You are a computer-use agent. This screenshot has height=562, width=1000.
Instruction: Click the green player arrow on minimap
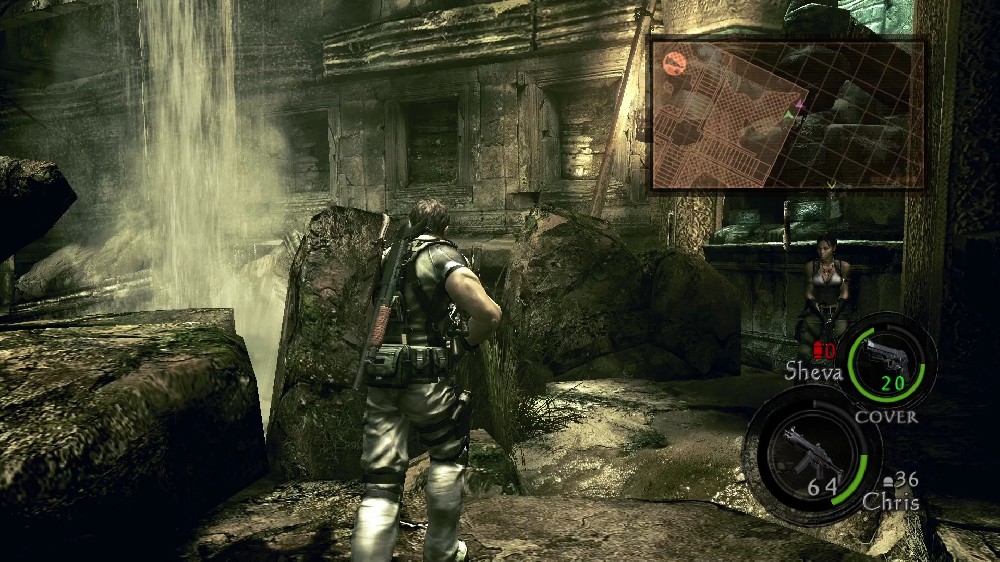pyautogui.click(x=789, y=117)
